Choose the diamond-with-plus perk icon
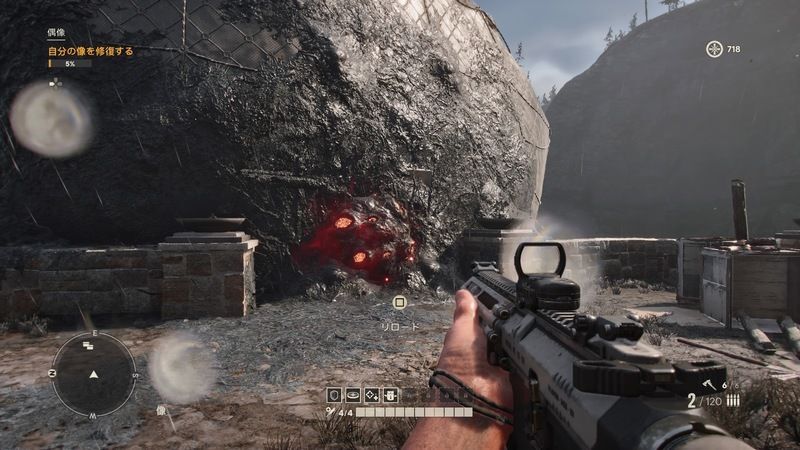Viewport: 800px width, 450px height. click(x=371, y=395)
